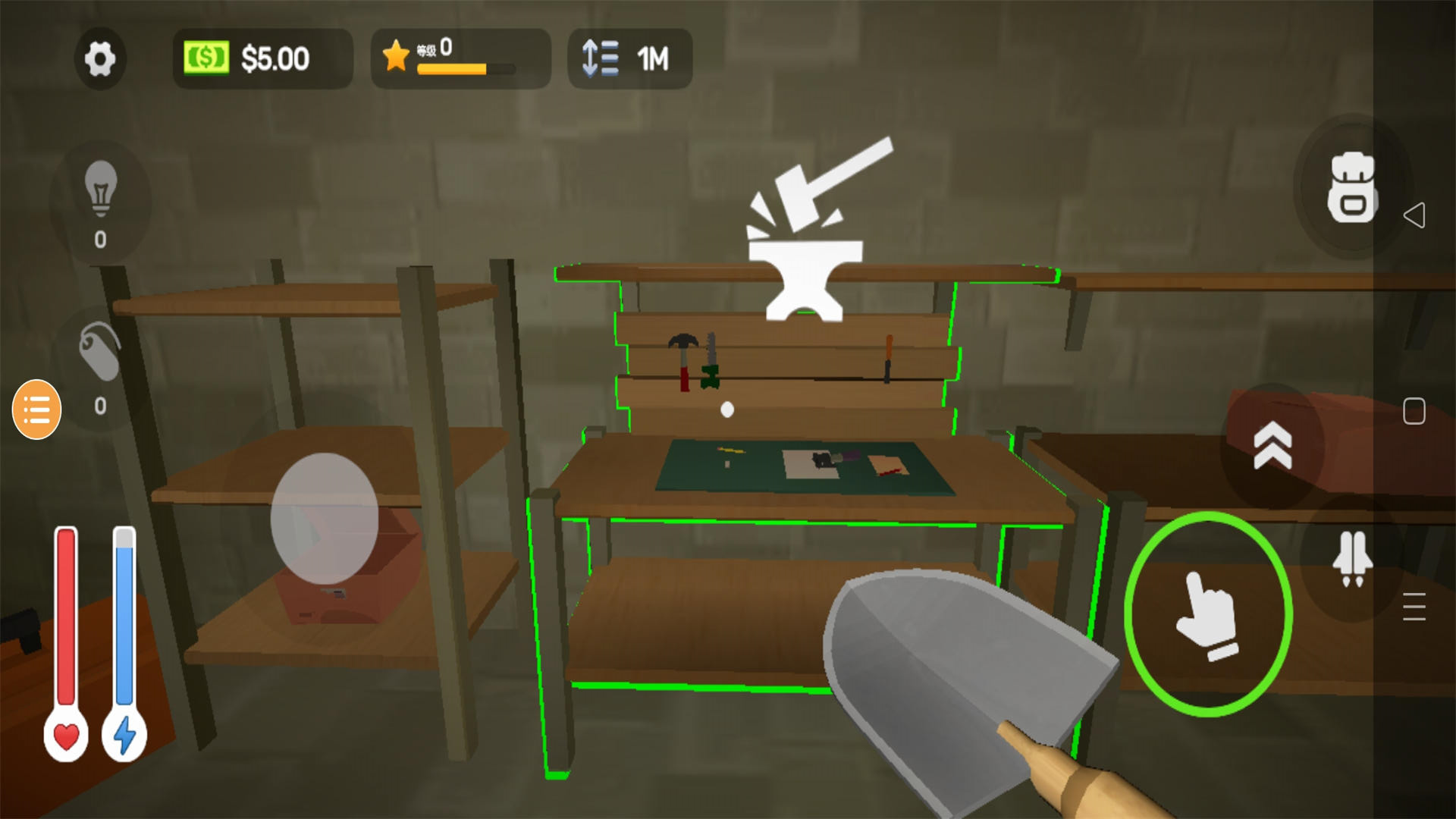
Task: Tap the Android back triangle
Action: click(x=1414, y=215)
